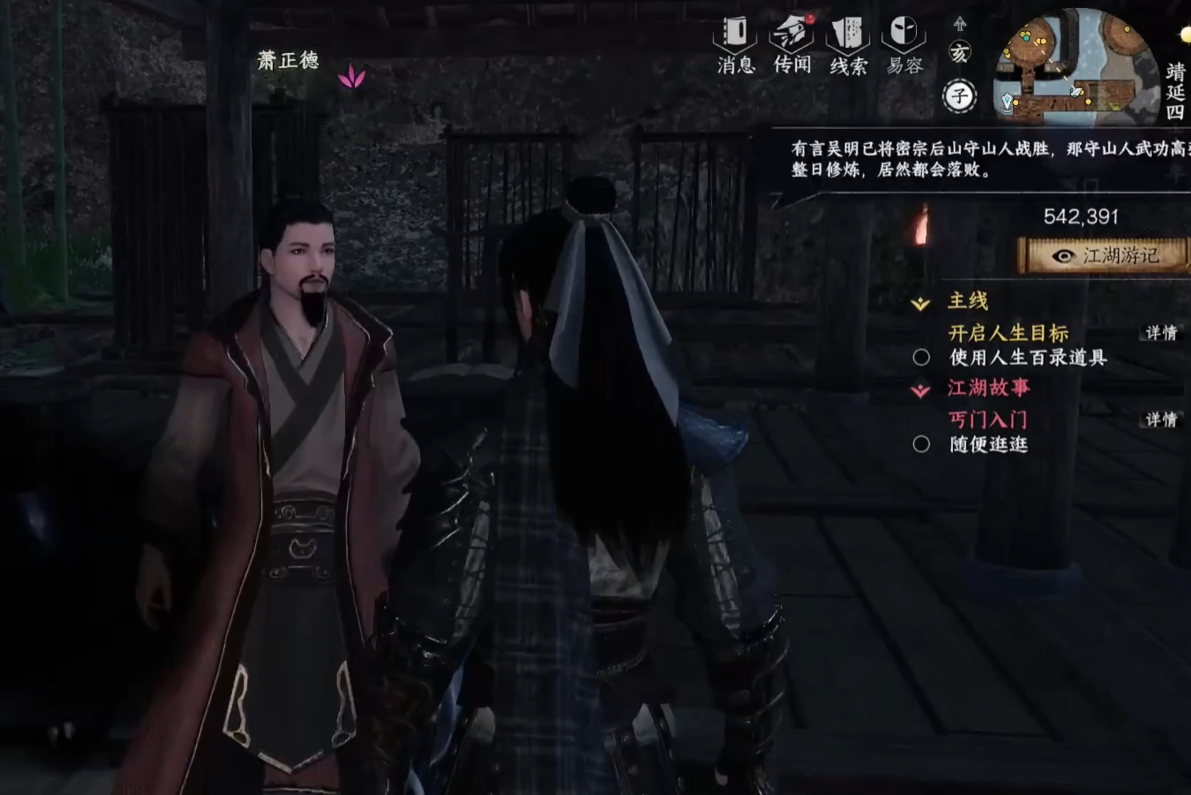Screen dimensions: 1191x795
Task: Click the pink lotus marker icon
Action: tap(351, 76)
